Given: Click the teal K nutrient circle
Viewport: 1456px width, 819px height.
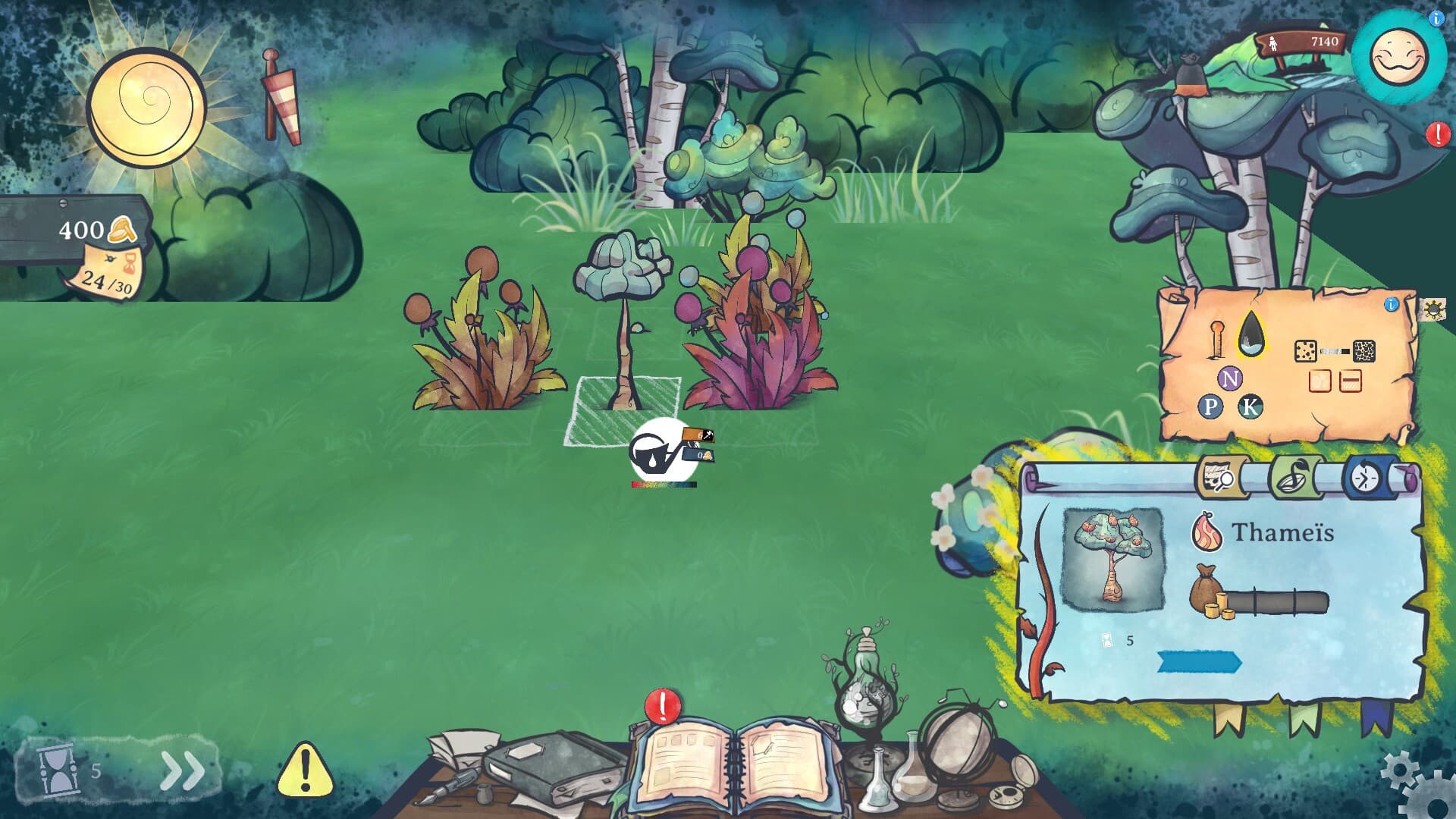Looking at the screenshot, I should 1250,407.
